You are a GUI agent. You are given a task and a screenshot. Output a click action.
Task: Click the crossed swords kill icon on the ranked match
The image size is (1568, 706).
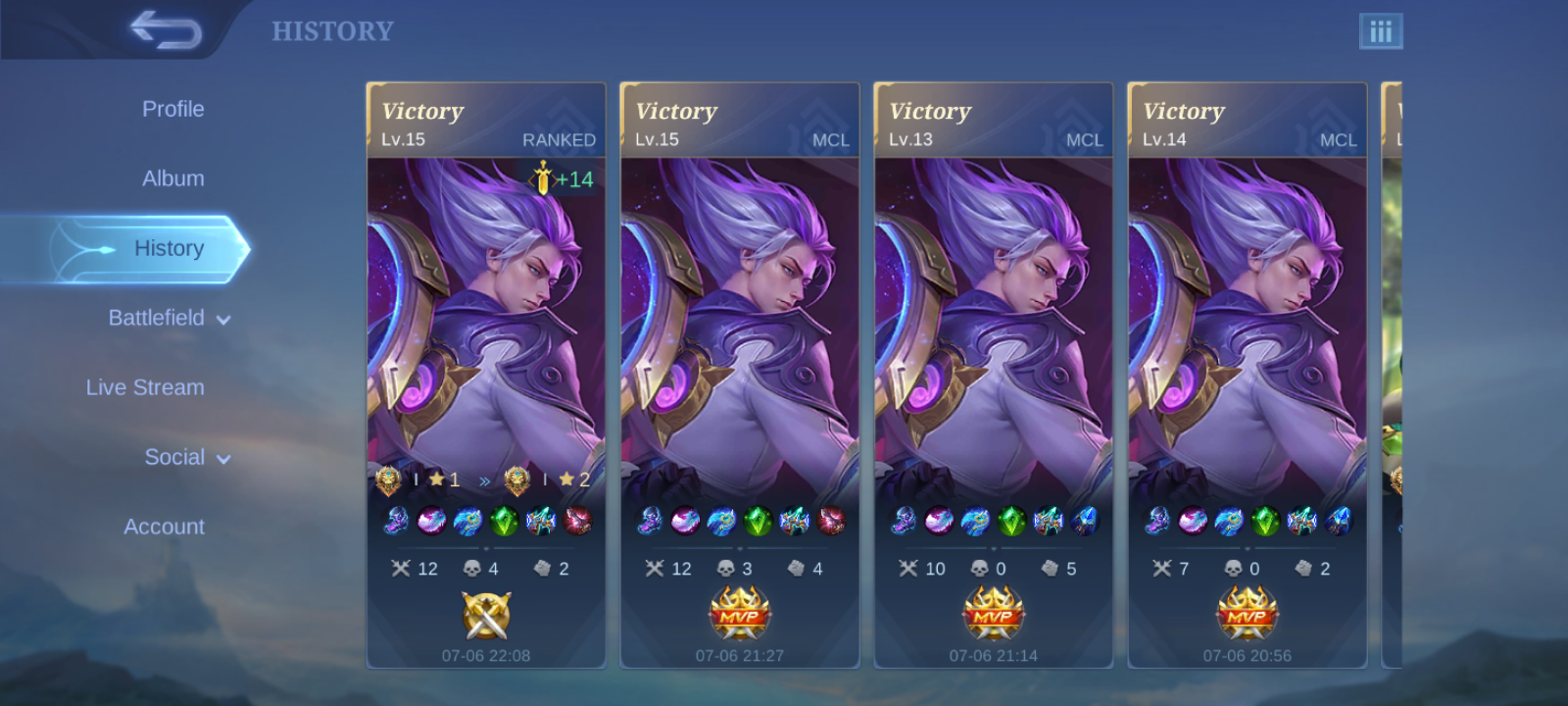coord(402,567)
